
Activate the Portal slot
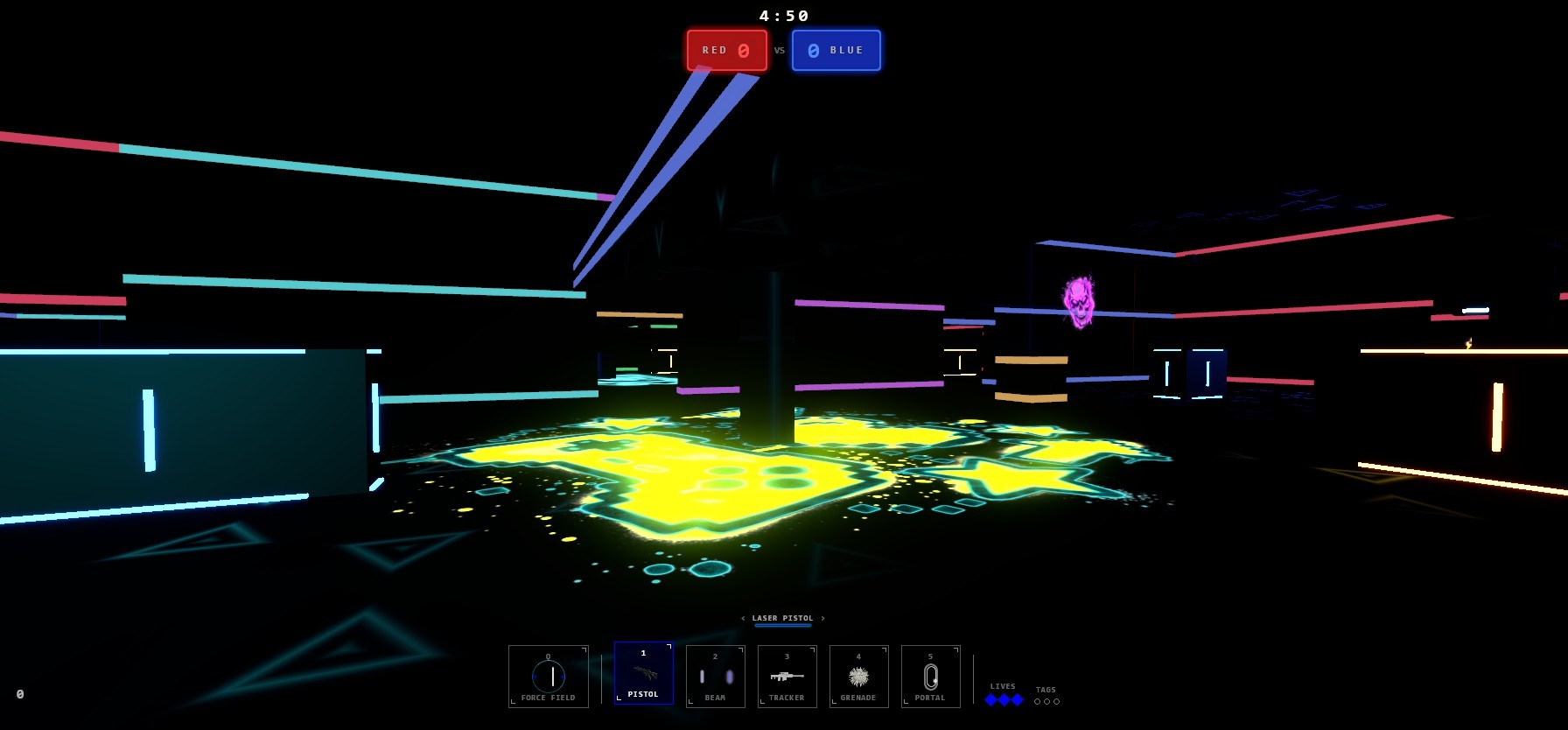pos(930,676)
